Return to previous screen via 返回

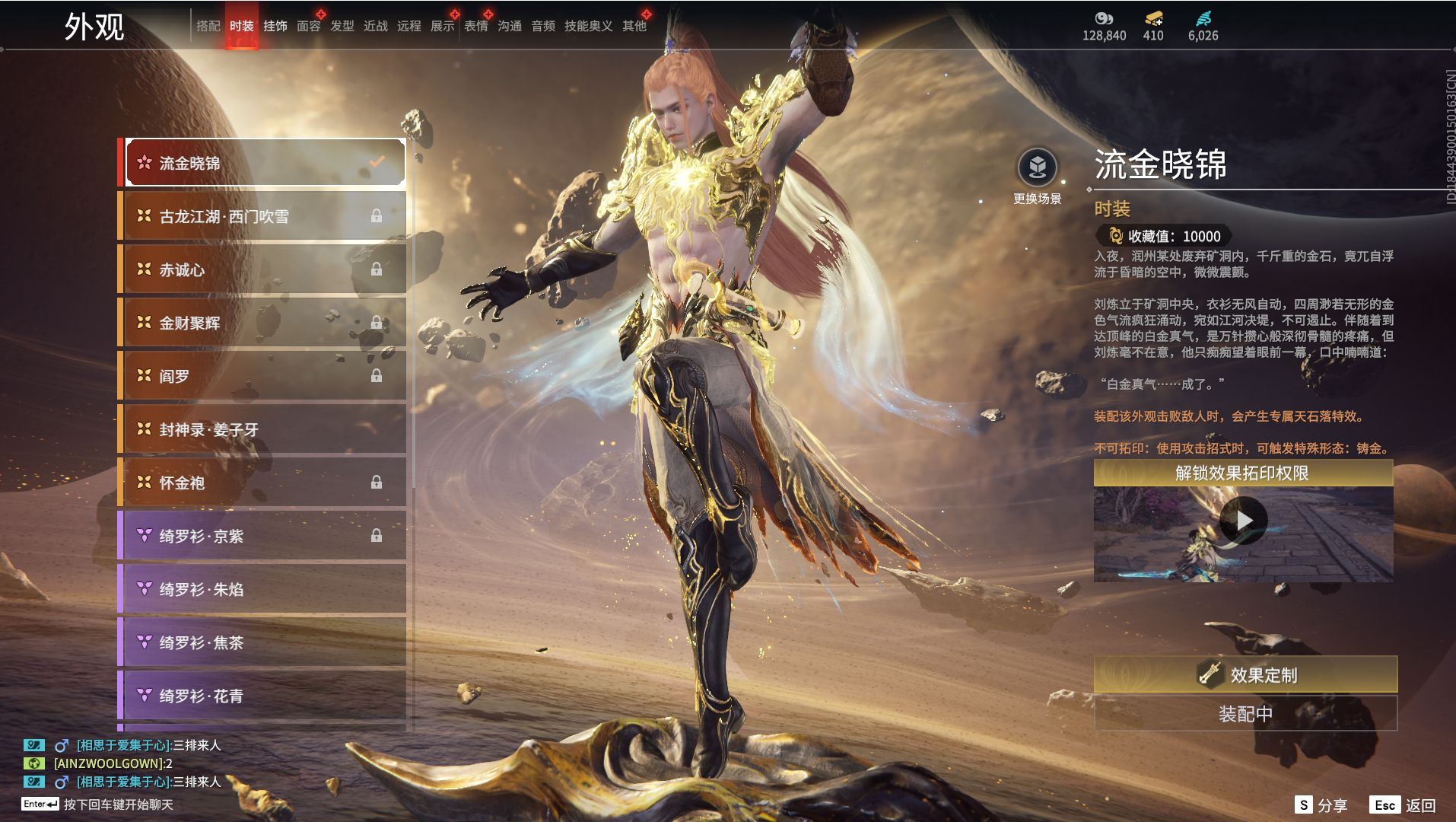click(1404, 805)
